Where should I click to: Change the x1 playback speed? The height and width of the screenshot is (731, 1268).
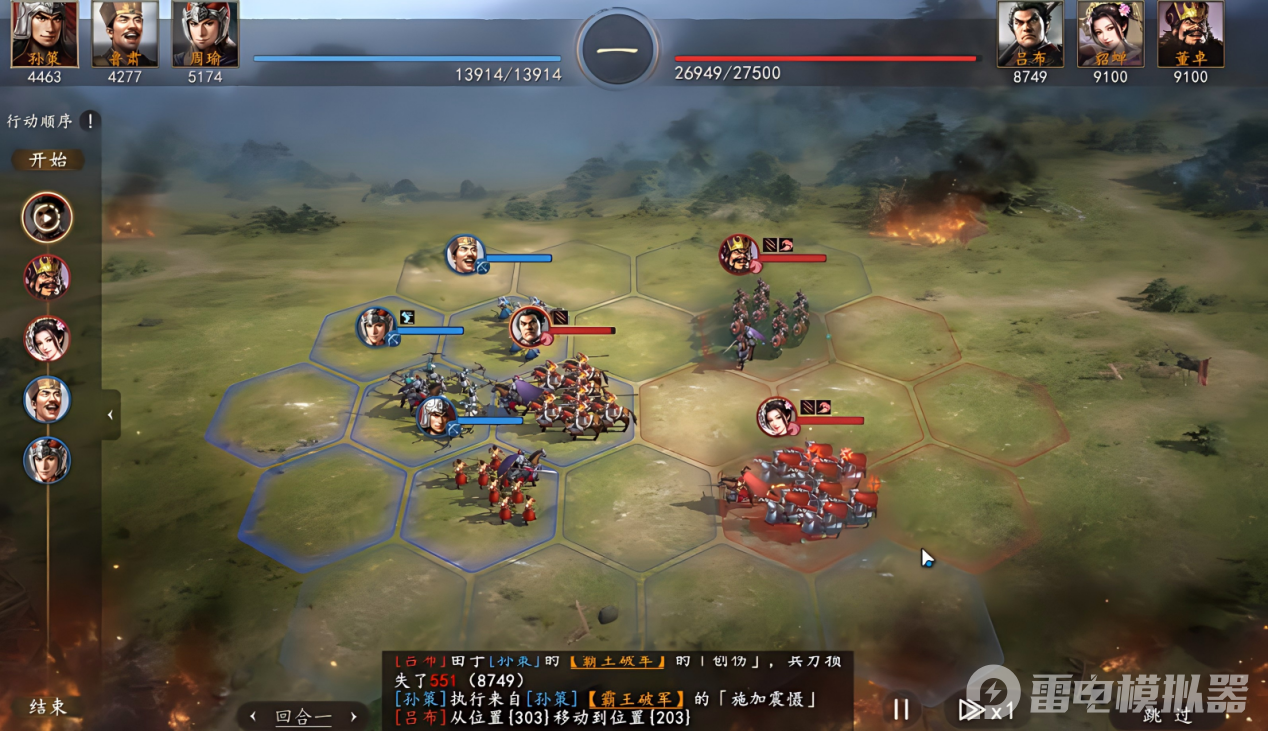(x=986, y=709)
